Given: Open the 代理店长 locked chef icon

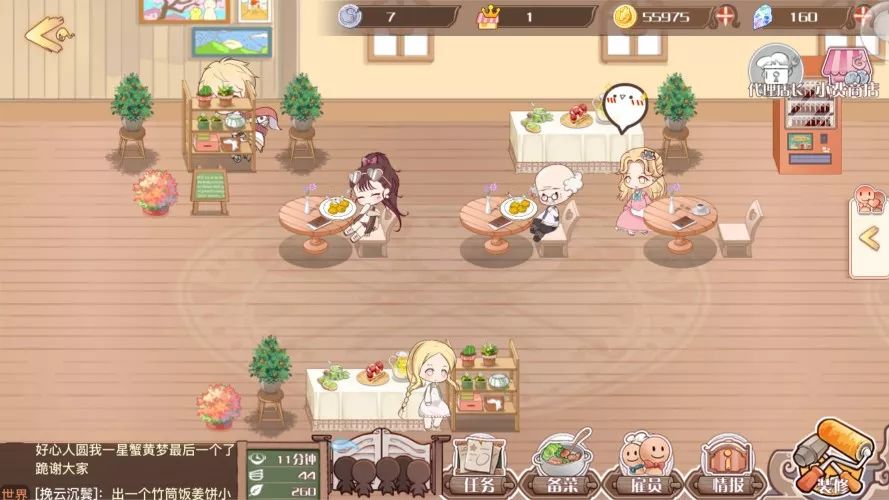Looking at the screenshot, I should 776,68.
